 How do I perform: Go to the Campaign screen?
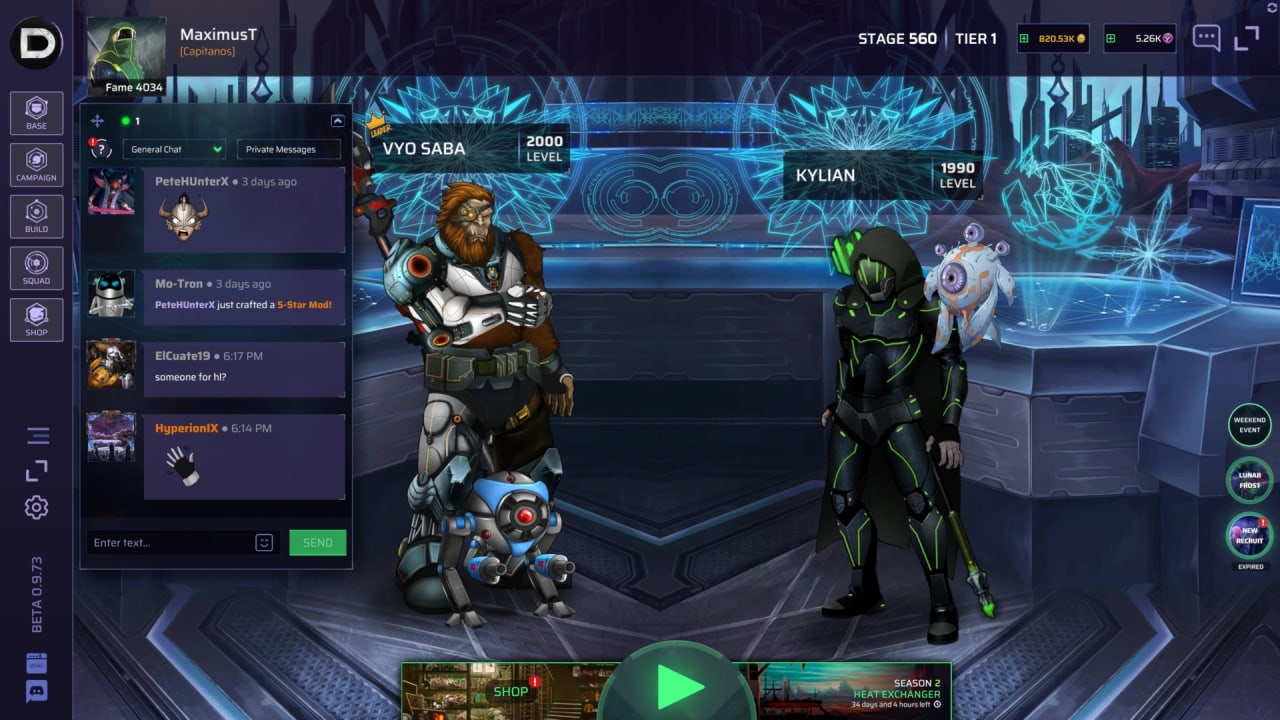[x=37, y=165]
